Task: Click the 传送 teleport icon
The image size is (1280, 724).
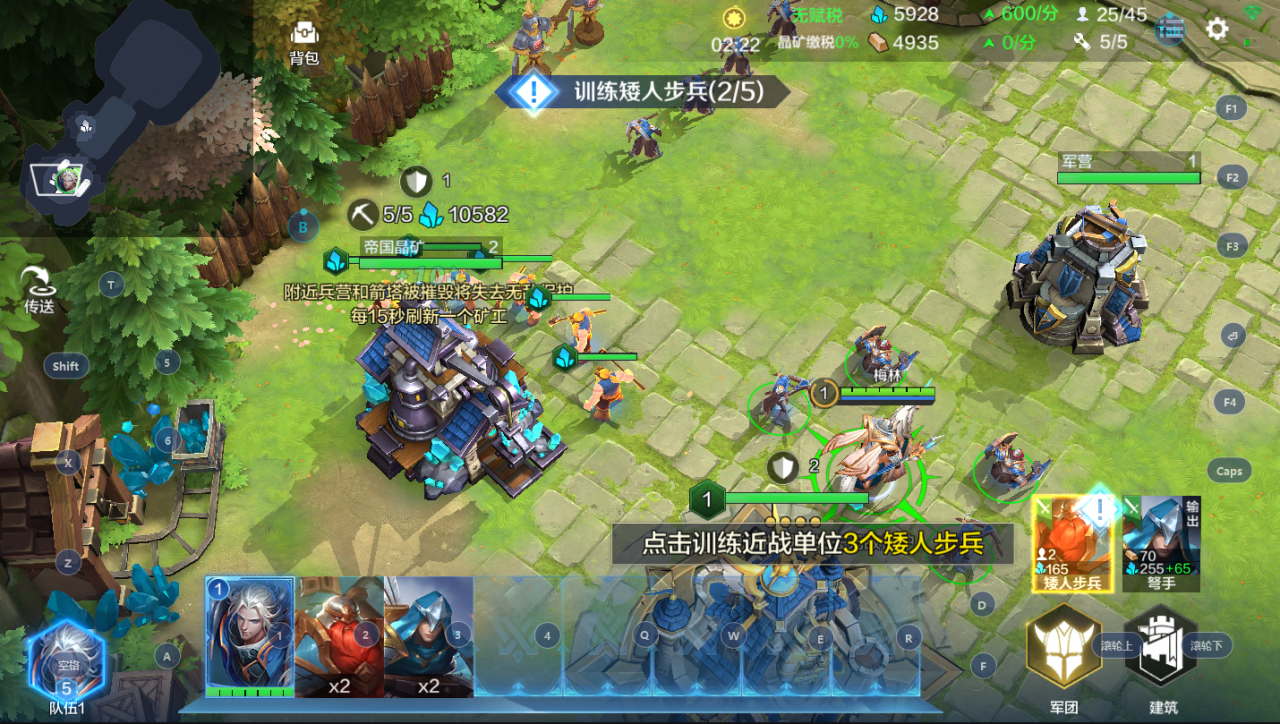Action: coord(36,280)
